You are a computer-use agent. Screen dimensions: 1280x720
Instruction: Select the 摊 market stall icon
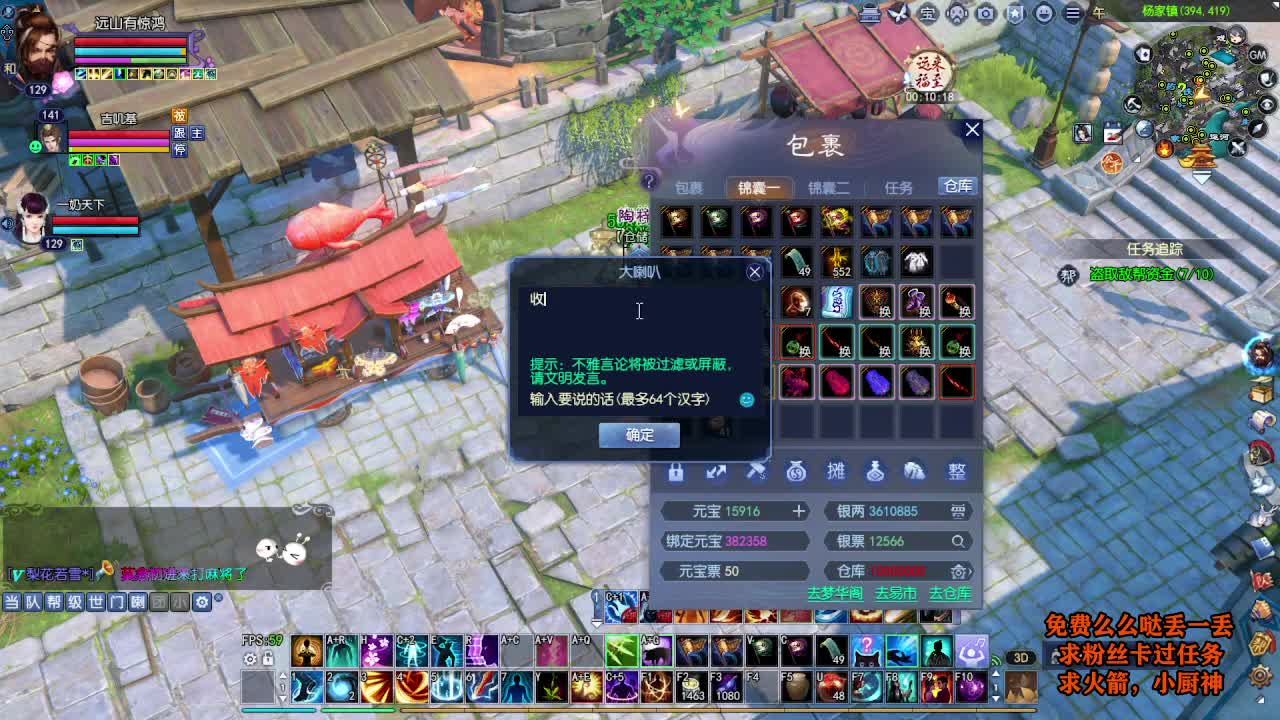(836, 471)
